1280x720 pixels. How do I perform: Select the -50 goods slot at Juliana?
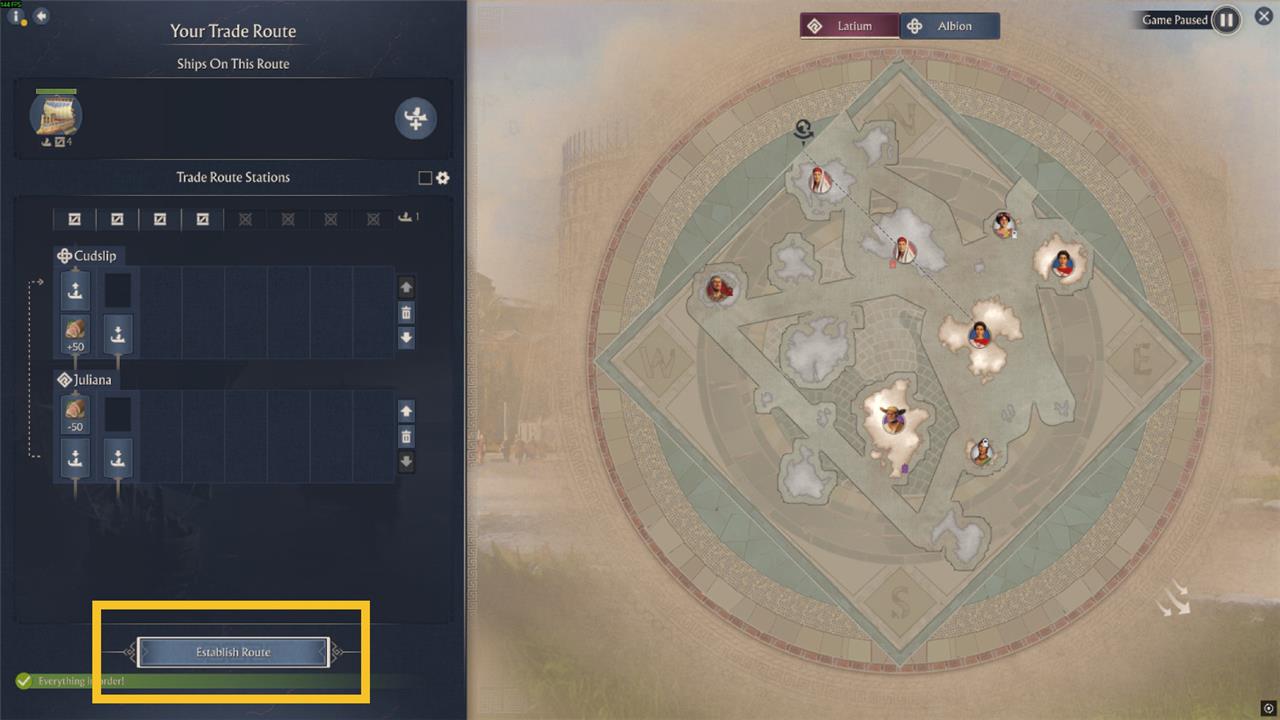(75, 414)
